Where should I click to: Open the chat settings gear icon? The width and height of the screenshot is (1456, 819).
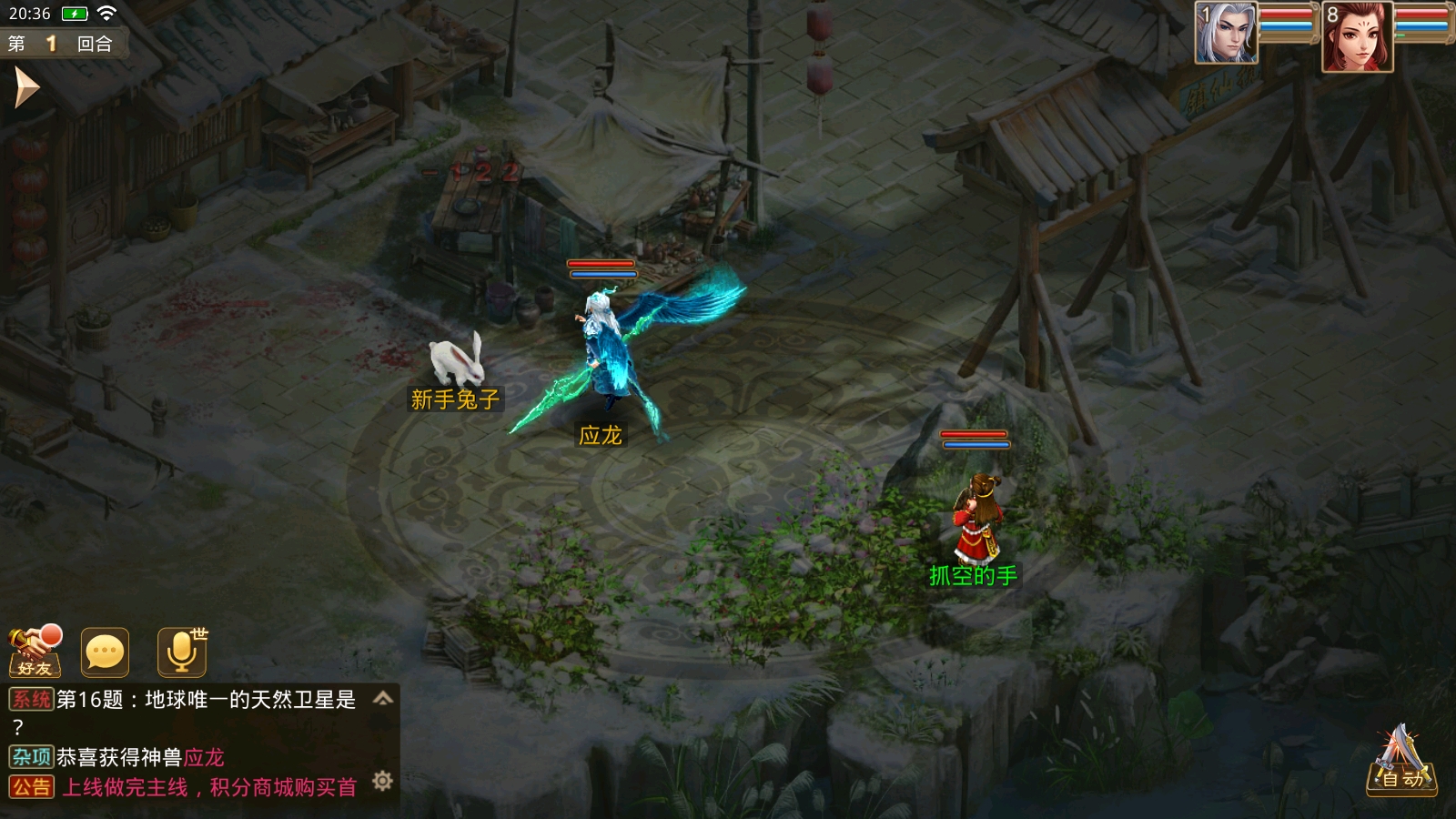click(382, 781)
